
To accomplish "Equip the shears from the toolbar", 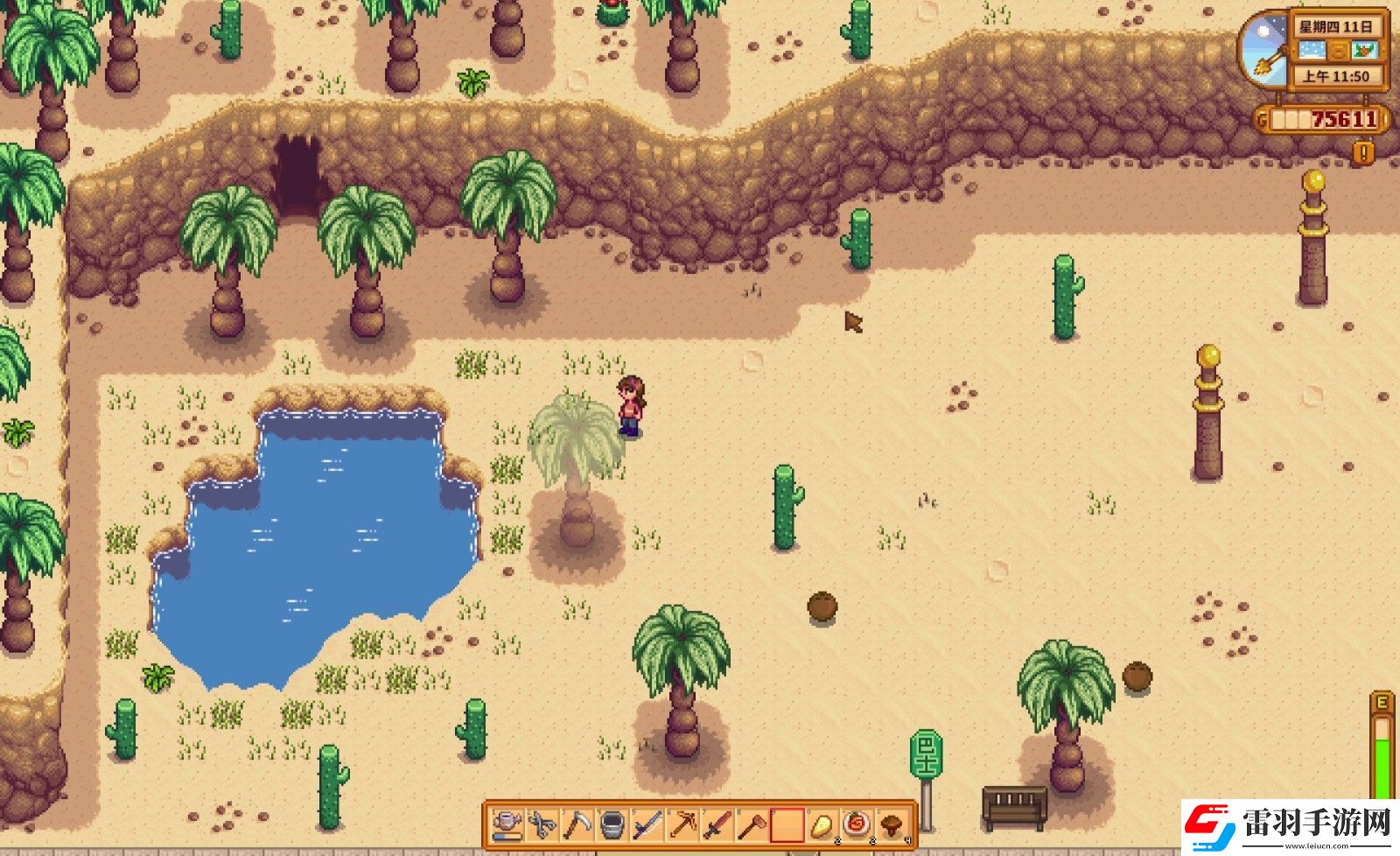I will pyautogui.click(x=542, y=824).
